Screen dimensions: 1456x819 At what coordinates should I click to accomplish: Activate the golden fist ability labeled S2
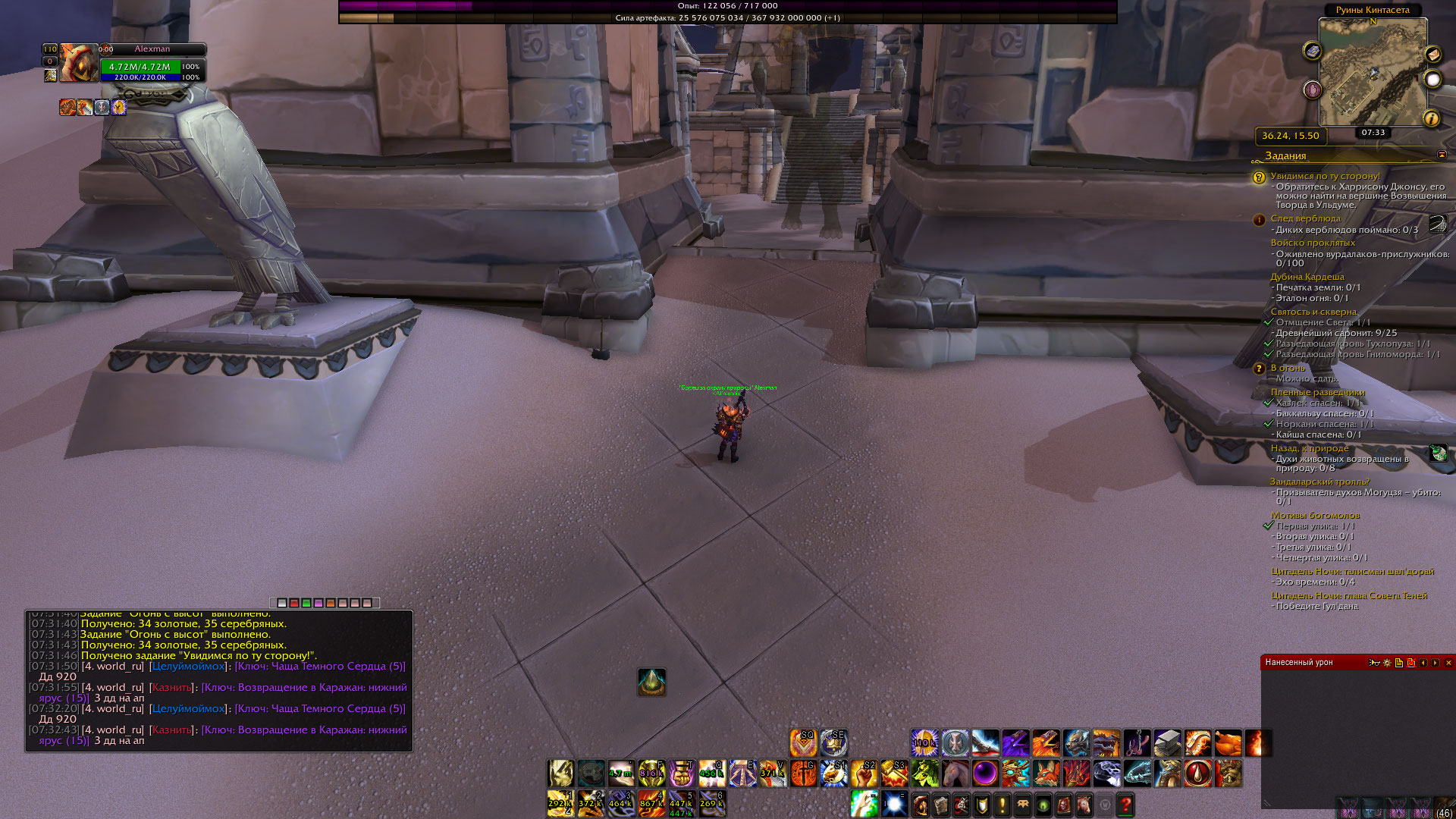[864, 773]
